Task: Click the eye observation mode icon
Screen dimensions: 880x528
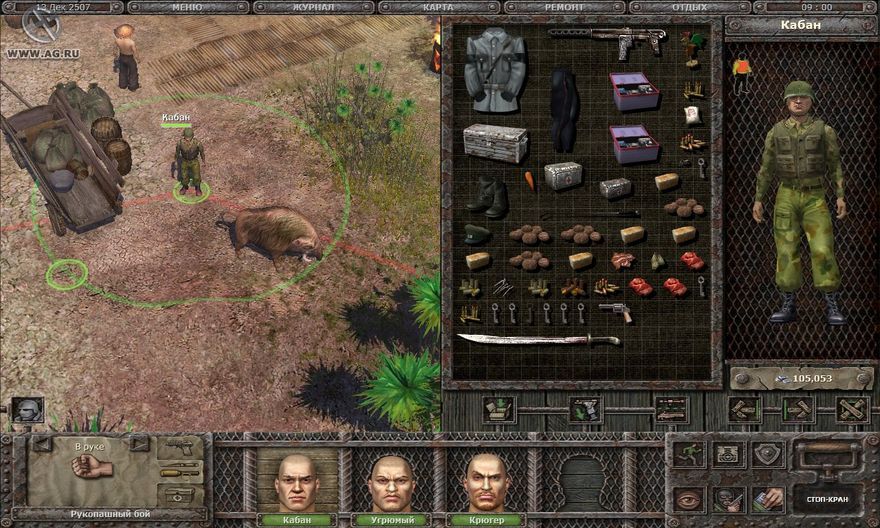Action: (687, 498)
